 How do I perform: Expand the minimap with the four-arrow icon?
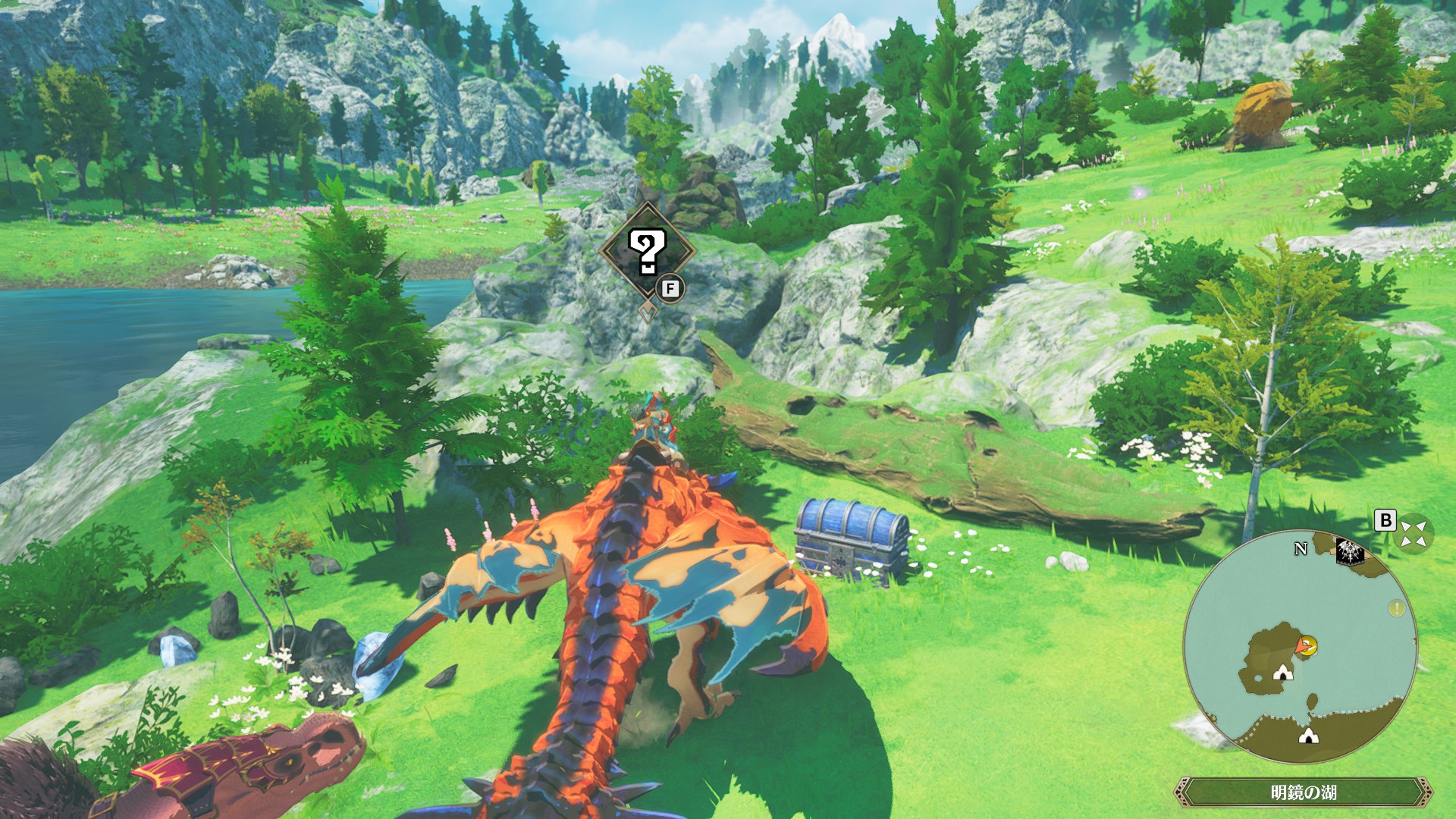pos(1413,532)
